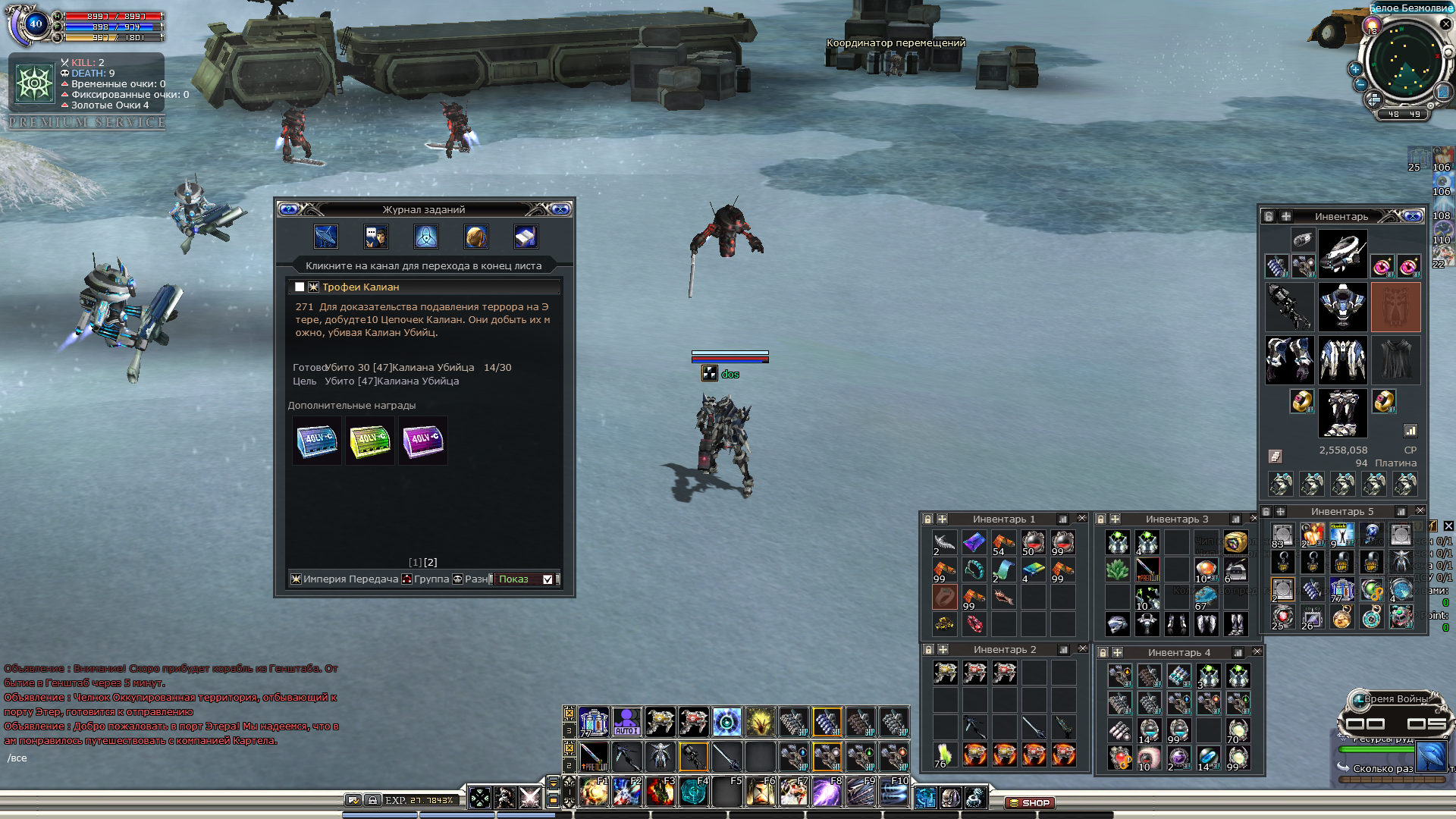Close the Инвентарь 1 panel

click(x=1082, y=519)
